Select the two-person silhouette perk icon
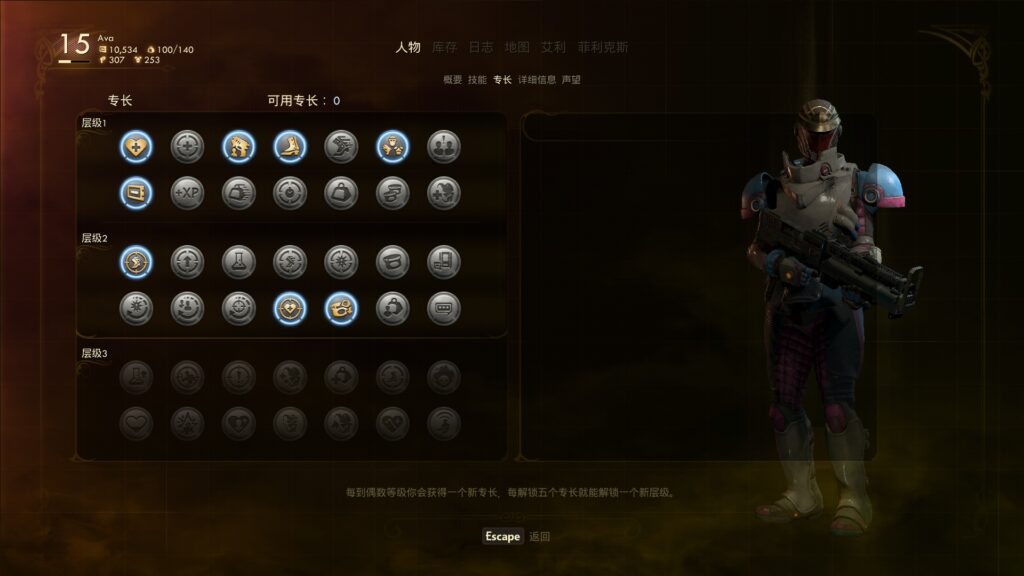Viewport: 1024px width, 576px height. pos(444,147)
